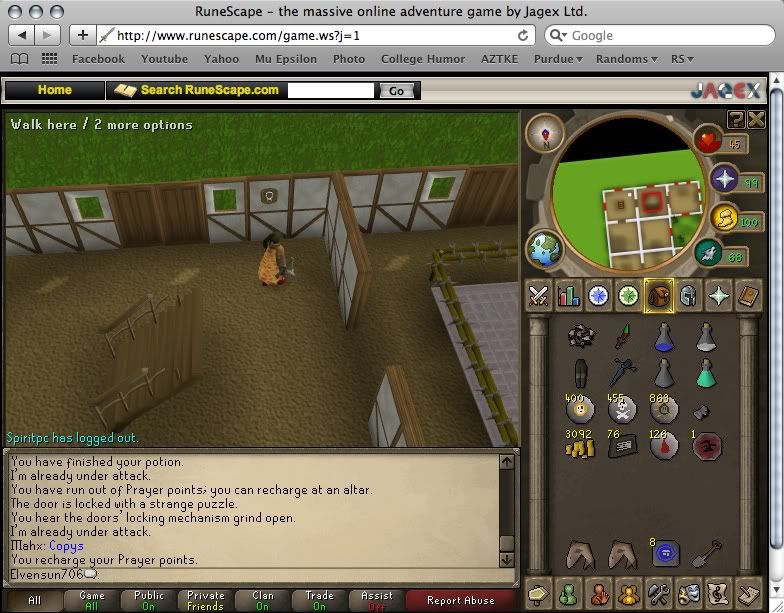Click the Go button next to search
784x613 pixels.
point(396,90)
